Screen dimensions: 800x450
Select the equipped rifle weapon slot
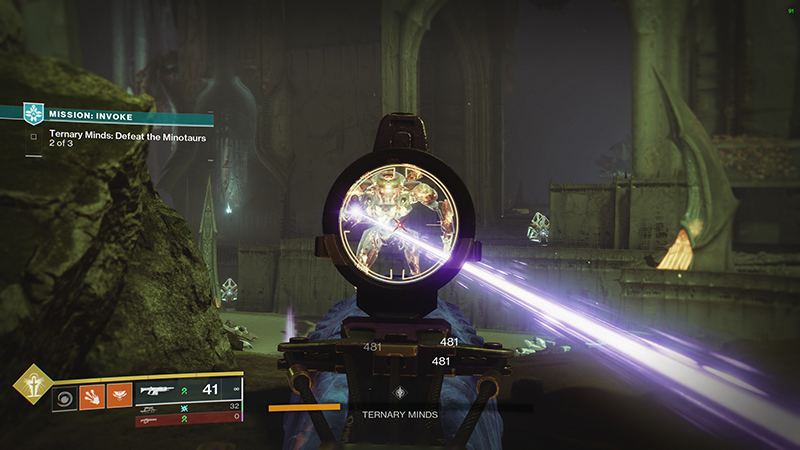coord(189,392)
